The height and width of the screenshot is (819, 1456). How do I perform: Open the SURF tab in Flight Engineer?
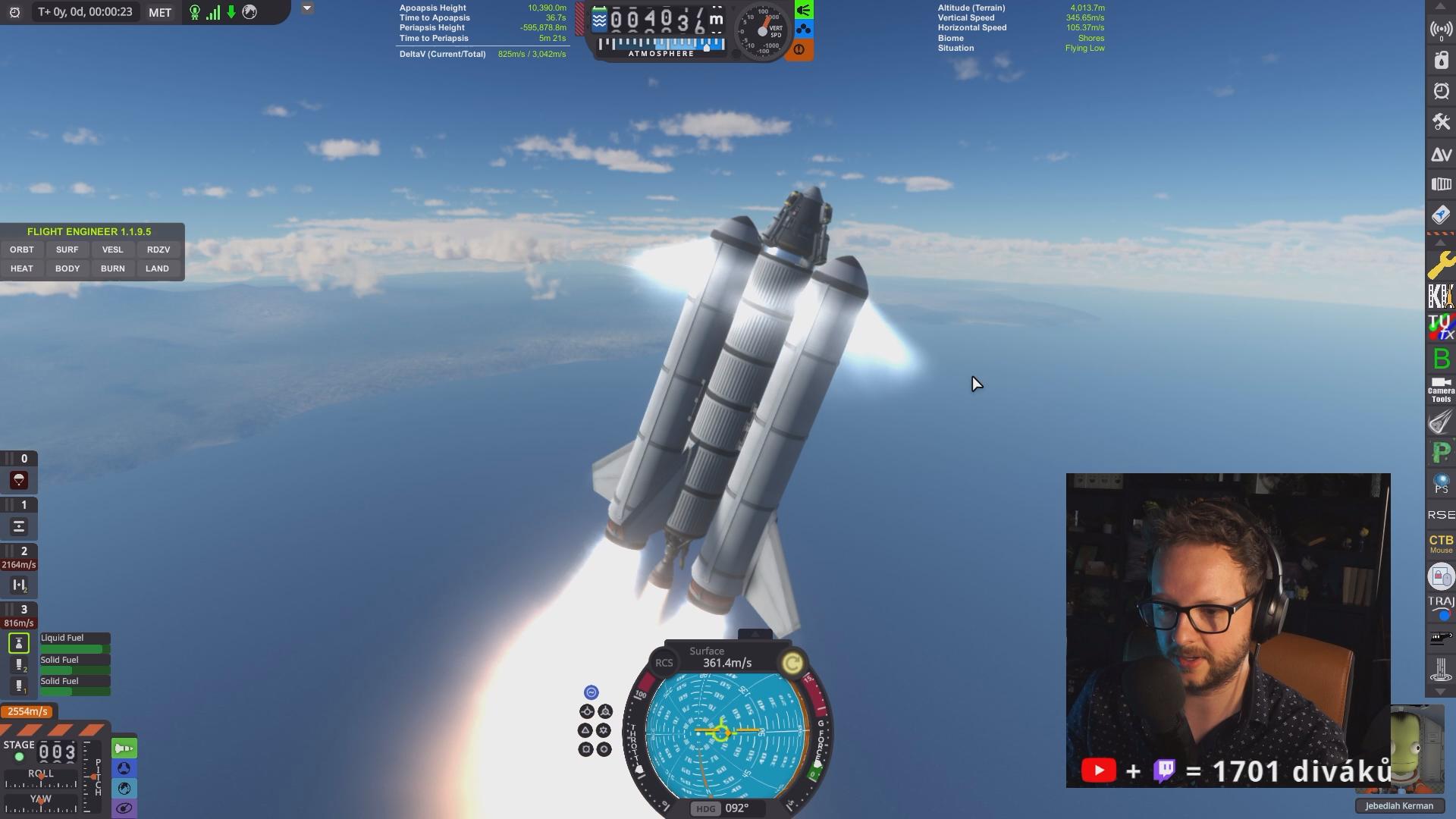pyautogui.click(x=67, y=249)
